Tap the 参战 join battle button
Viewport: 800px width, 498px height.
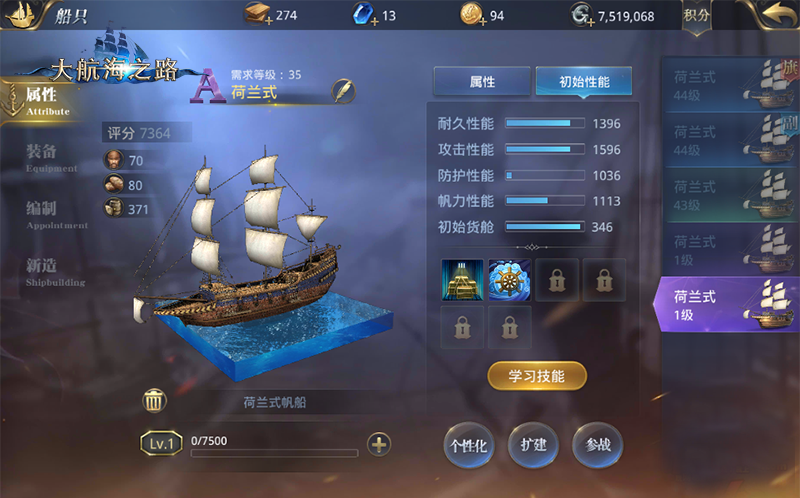pos(597,445)
